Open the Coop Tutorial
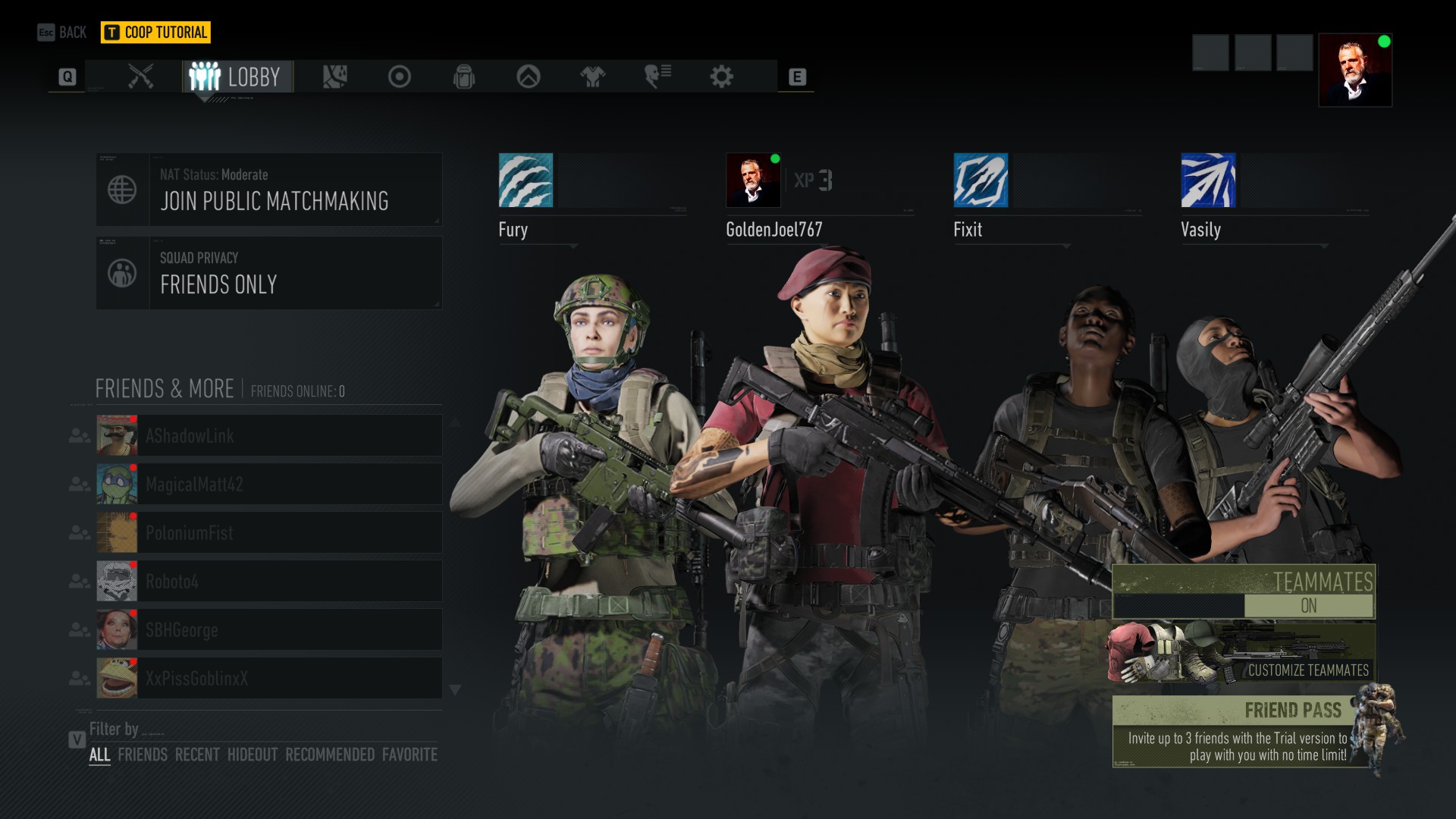 coord(155,32)
